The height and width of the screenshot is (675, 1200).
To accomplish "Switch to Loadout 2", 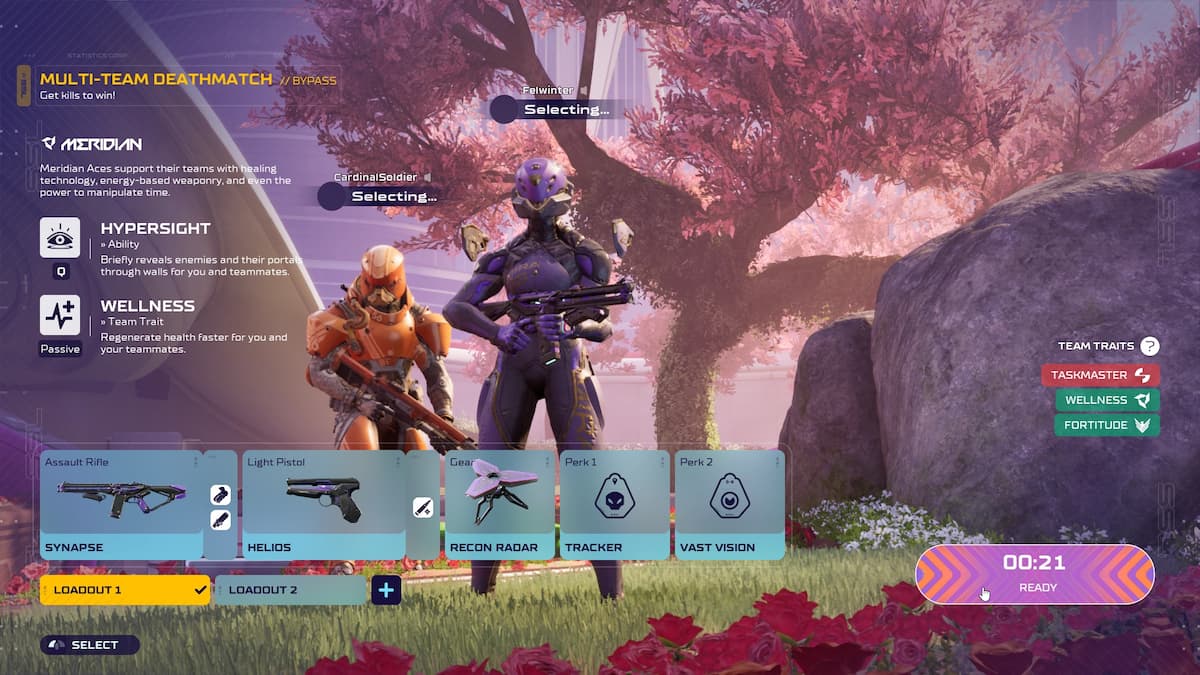I will [290, 590].
